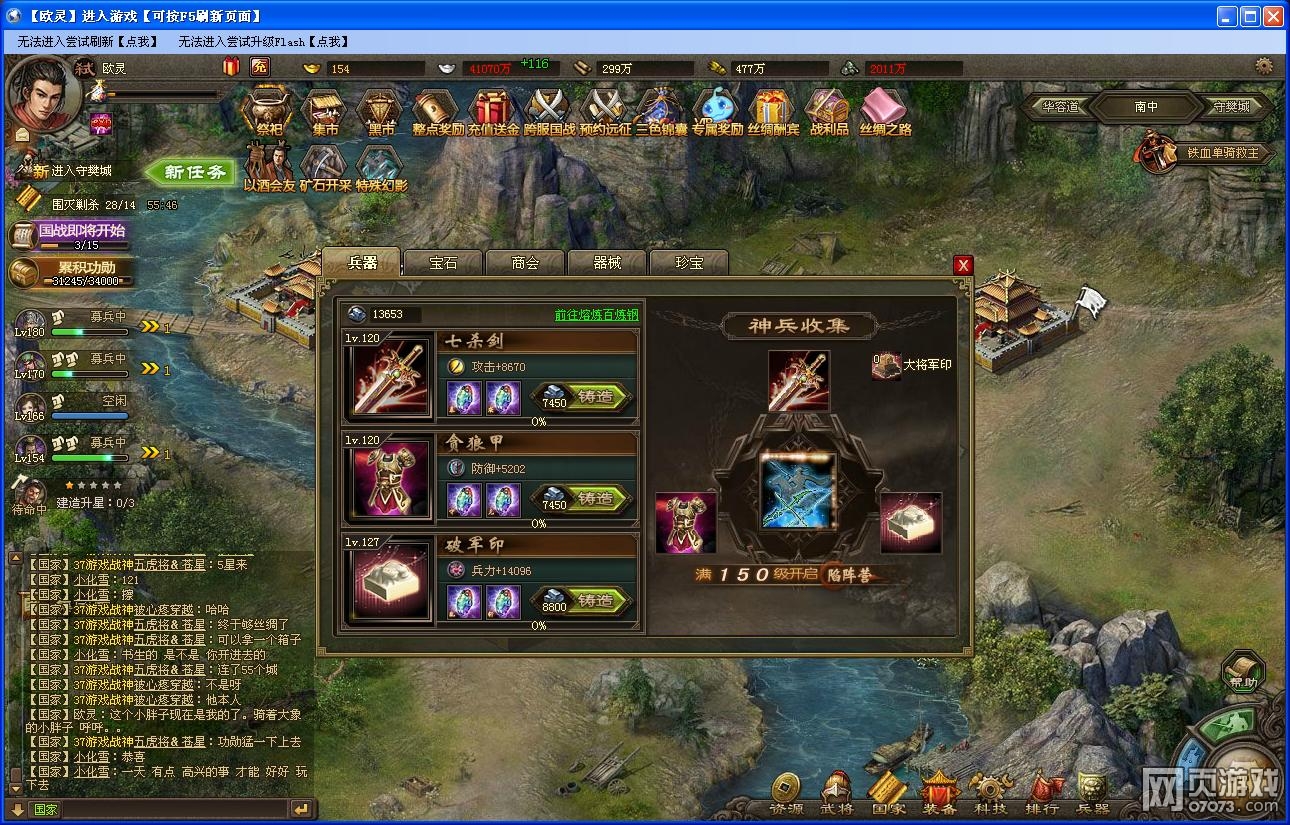Screen dimensions: 1290x825
Task: Open the 黑市 black market icon
Action: pos(378,112)
